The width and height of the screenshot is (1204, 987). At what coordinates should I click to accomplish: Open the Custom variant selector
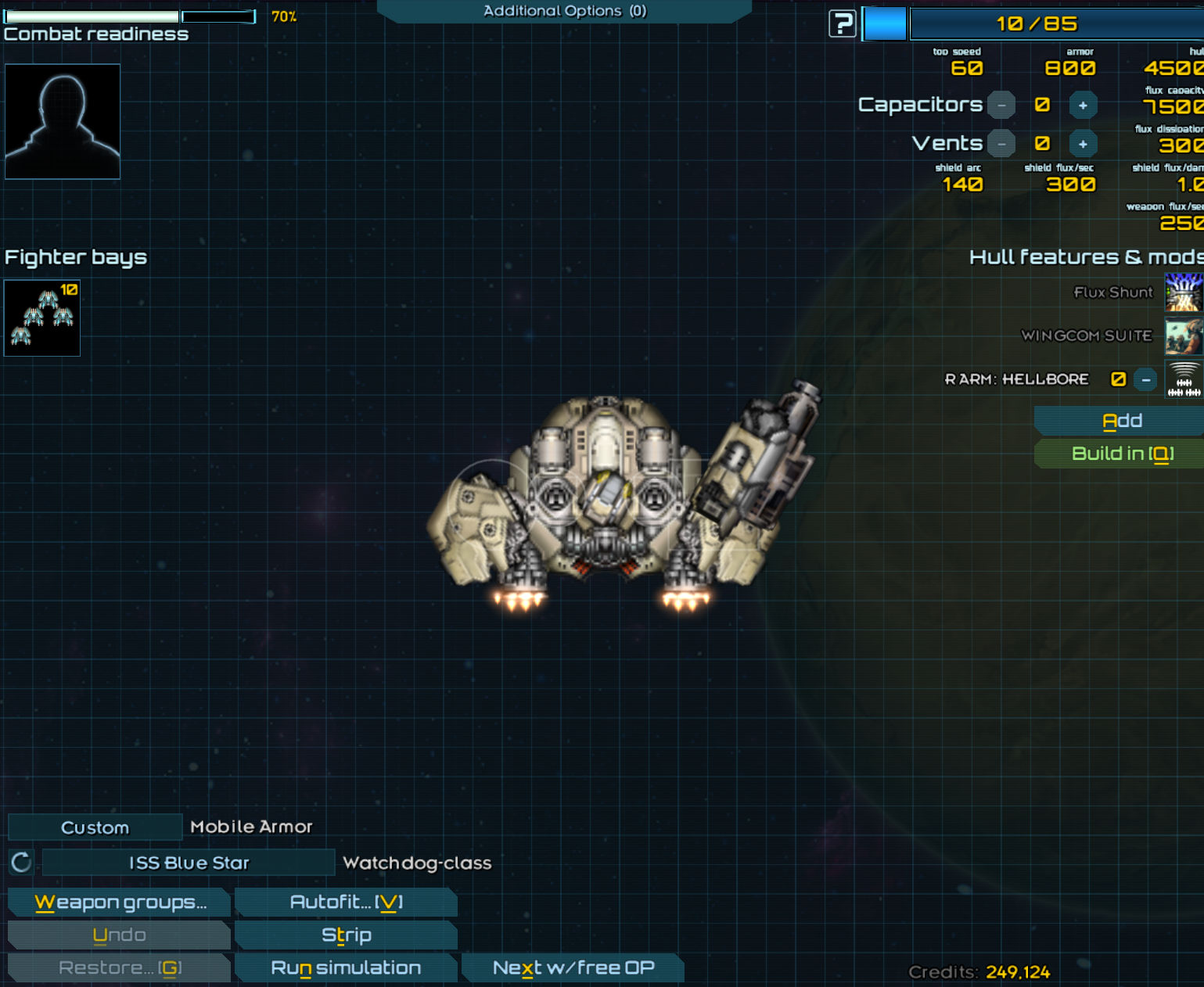(95, 827)
